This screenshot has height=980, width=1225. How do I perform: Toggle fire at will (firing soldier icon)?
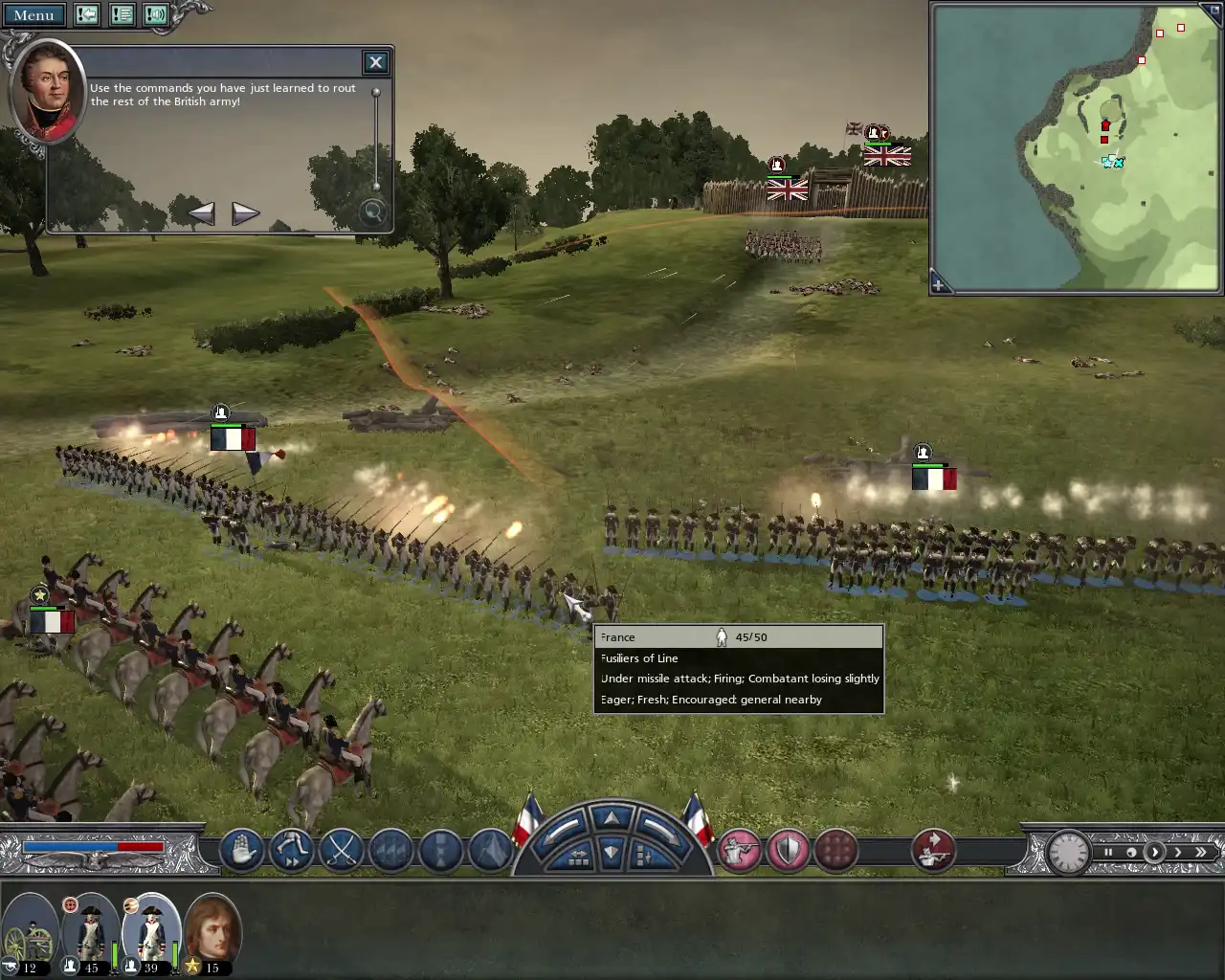click(739, 850)
